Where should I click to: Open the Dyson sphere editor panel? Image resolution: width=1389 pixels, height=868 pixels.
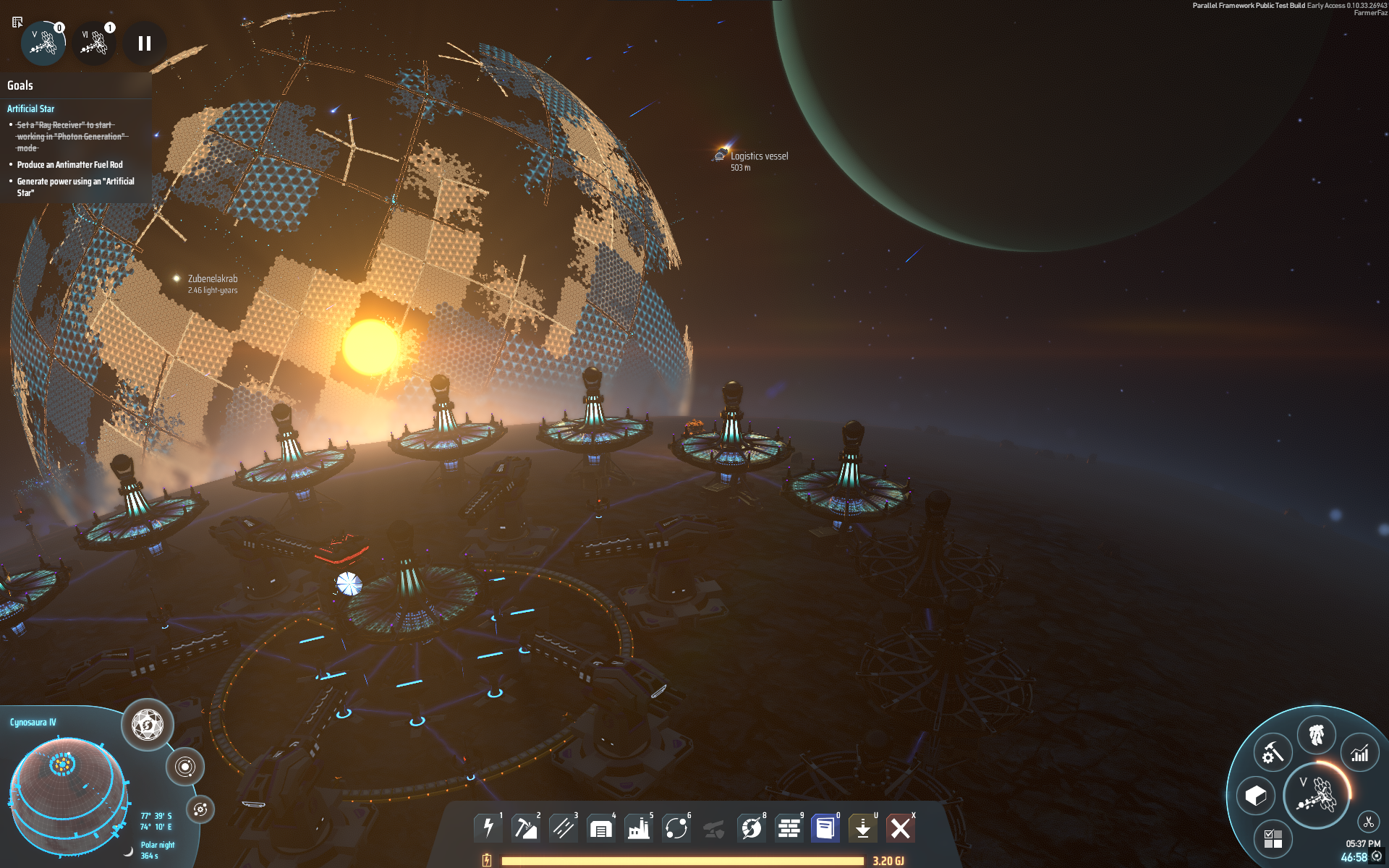[x=148, y=725]
